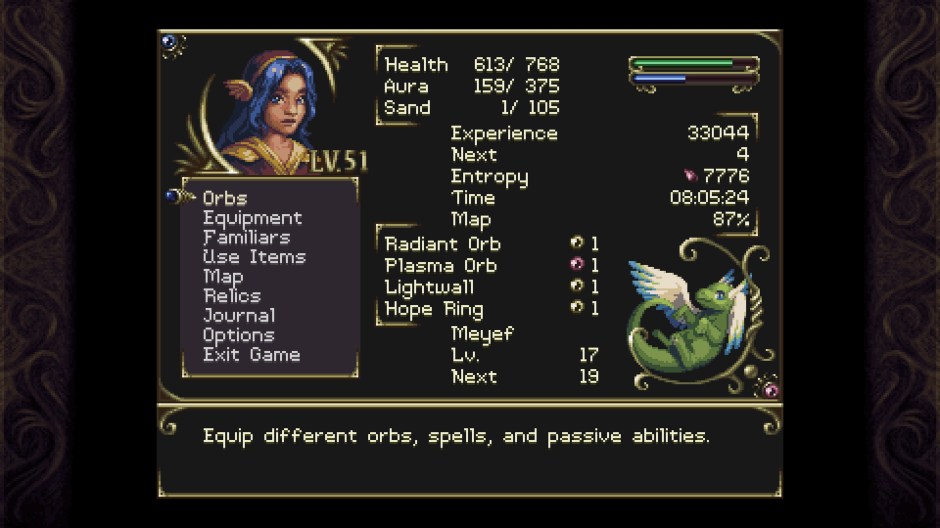Open the Orbs menu entry
This screenshot has width=940, height=528.
click(225, 198)
